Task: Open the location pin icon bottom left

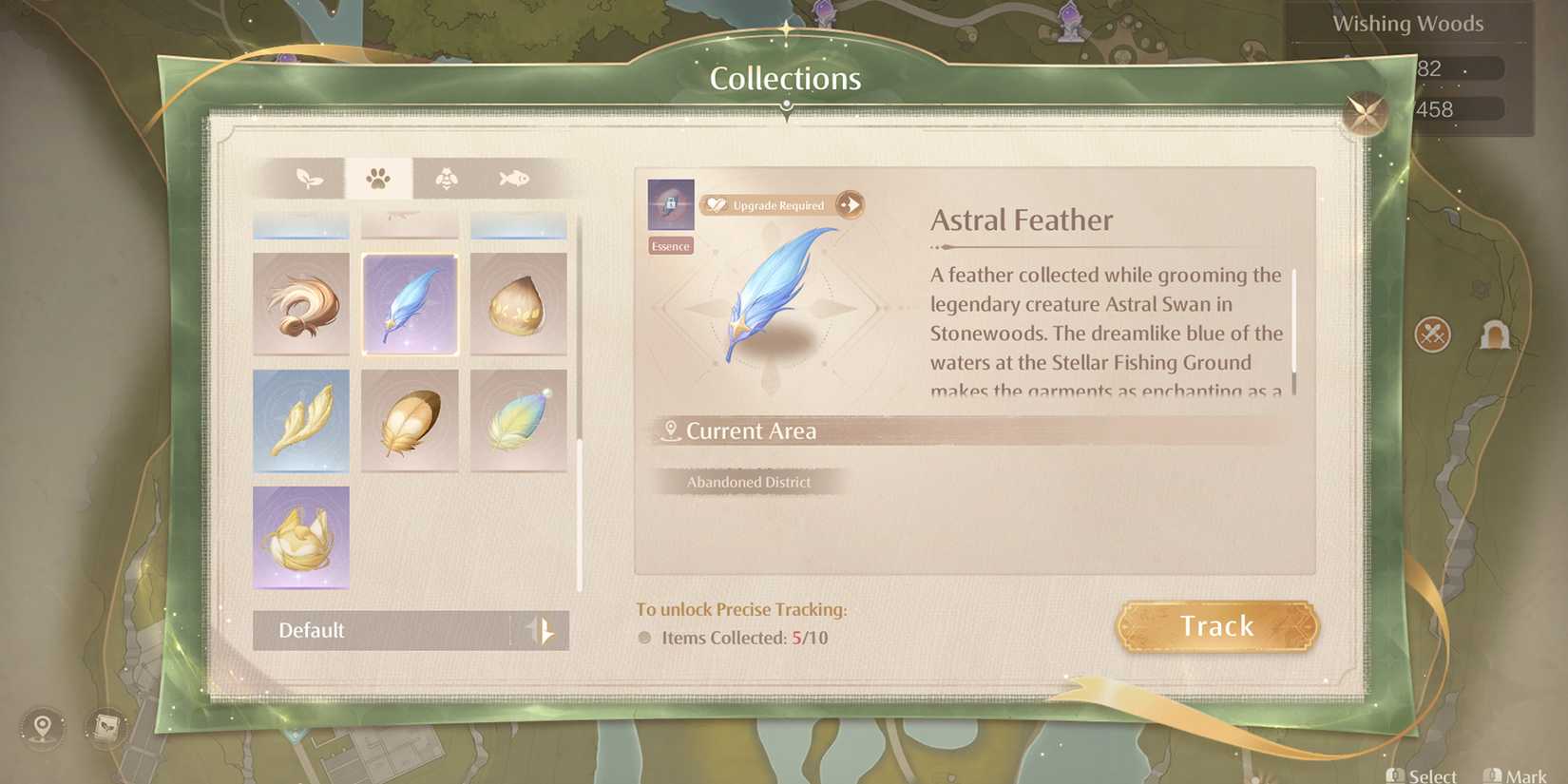Action: (x=40, y=728)
